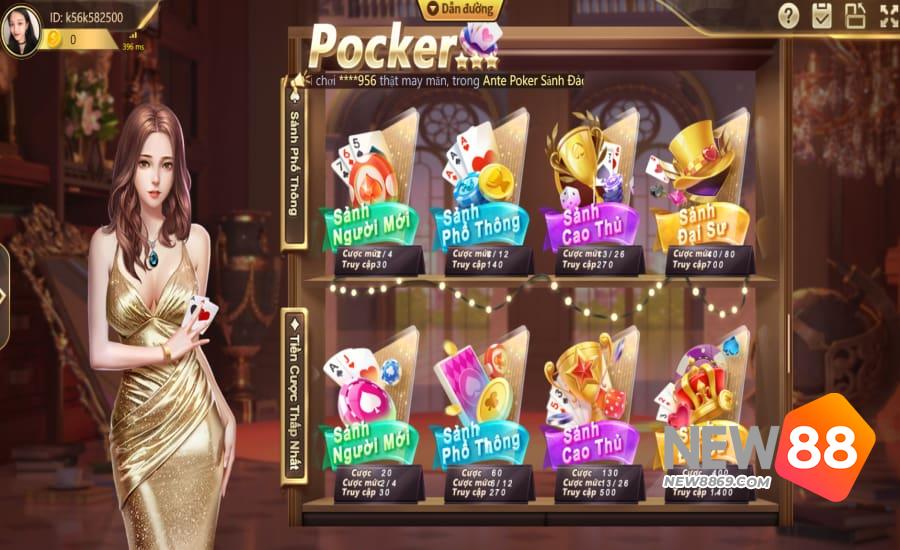Open the Dẫn đường dropdown at the top

(x=459, y=9)
